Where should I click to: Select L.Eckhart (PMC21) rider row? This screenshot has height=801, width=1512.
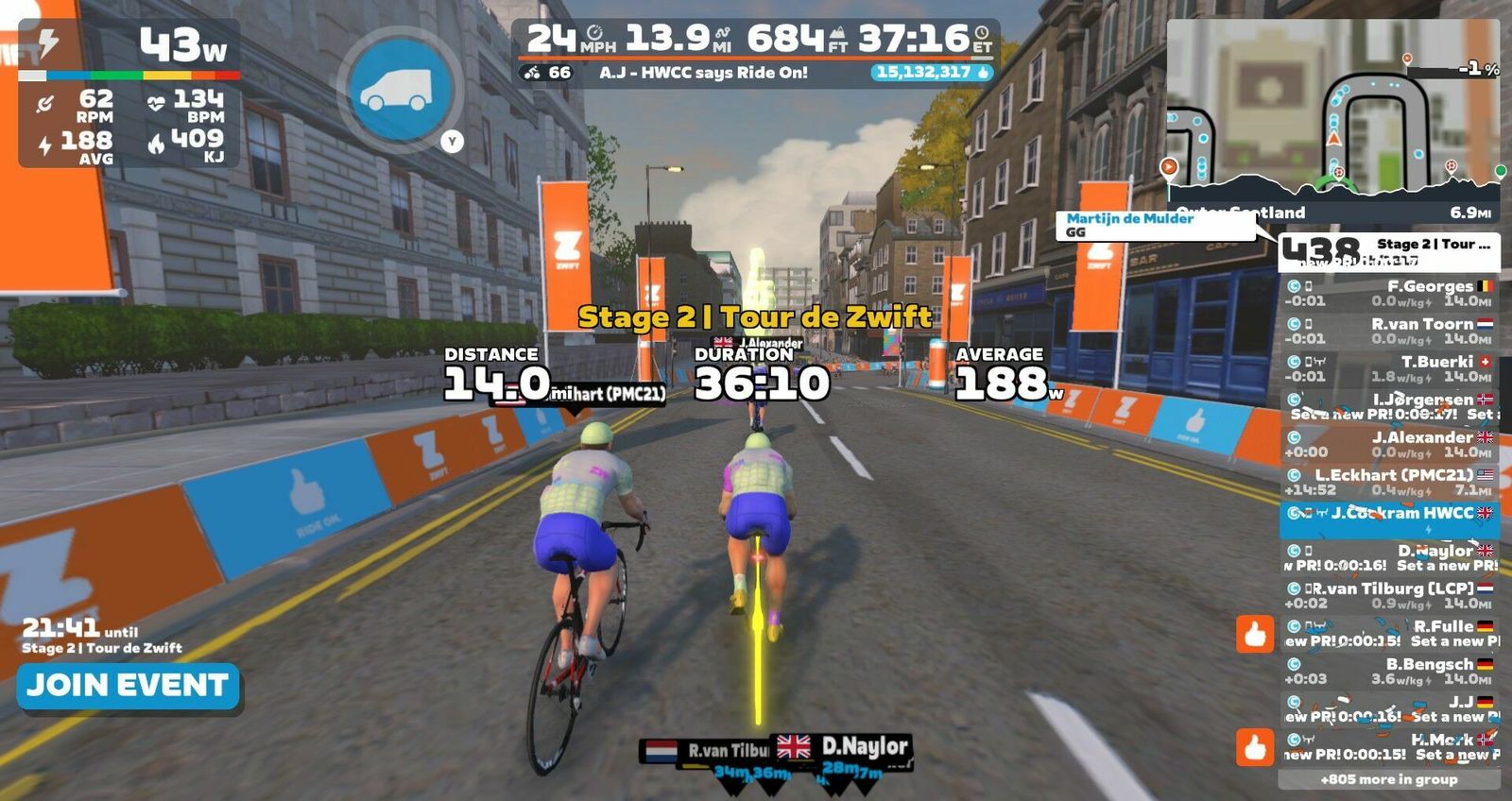[1389, 482]
